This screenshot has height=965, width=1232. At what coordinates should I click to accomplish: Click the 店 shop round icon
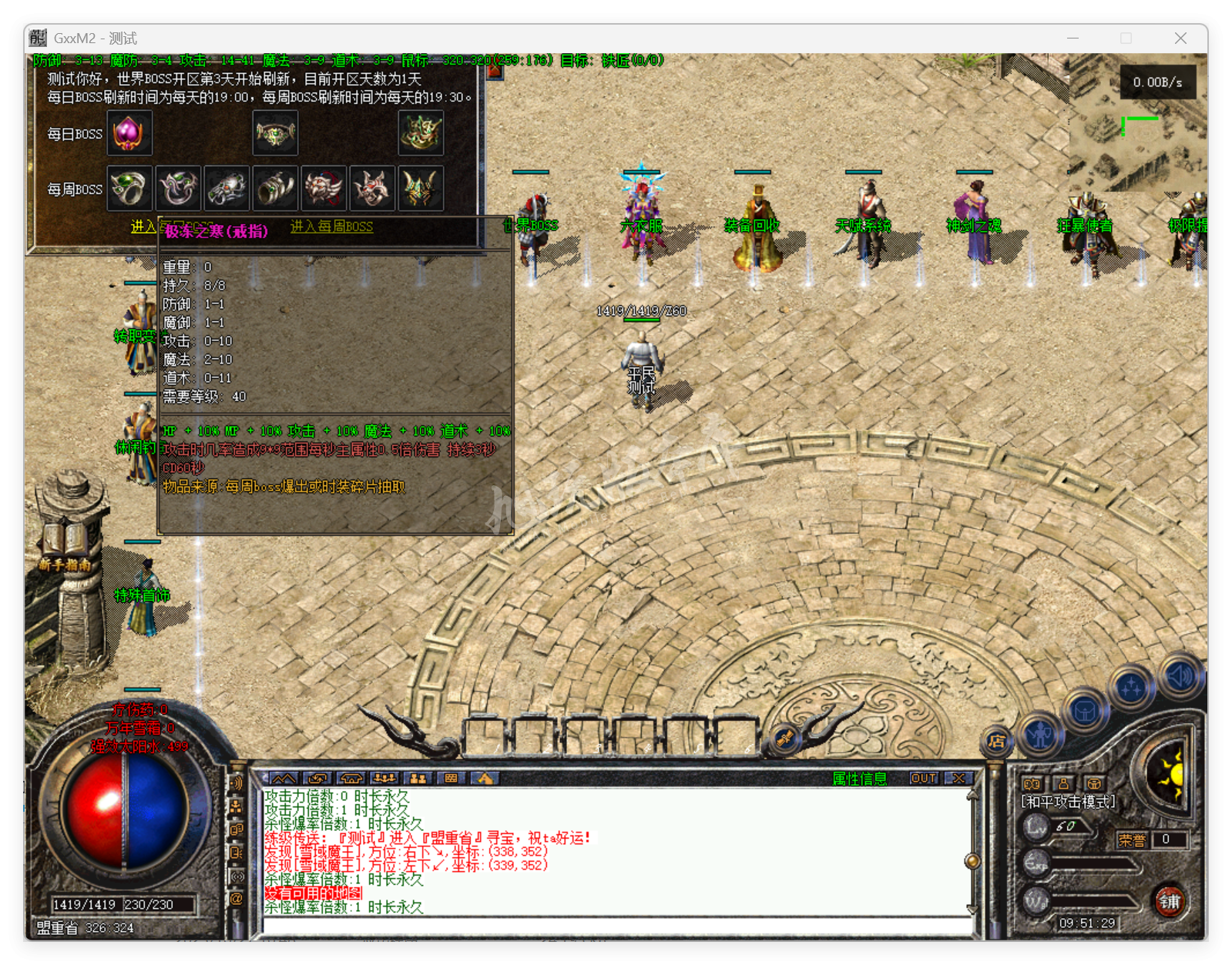point(995,741)
